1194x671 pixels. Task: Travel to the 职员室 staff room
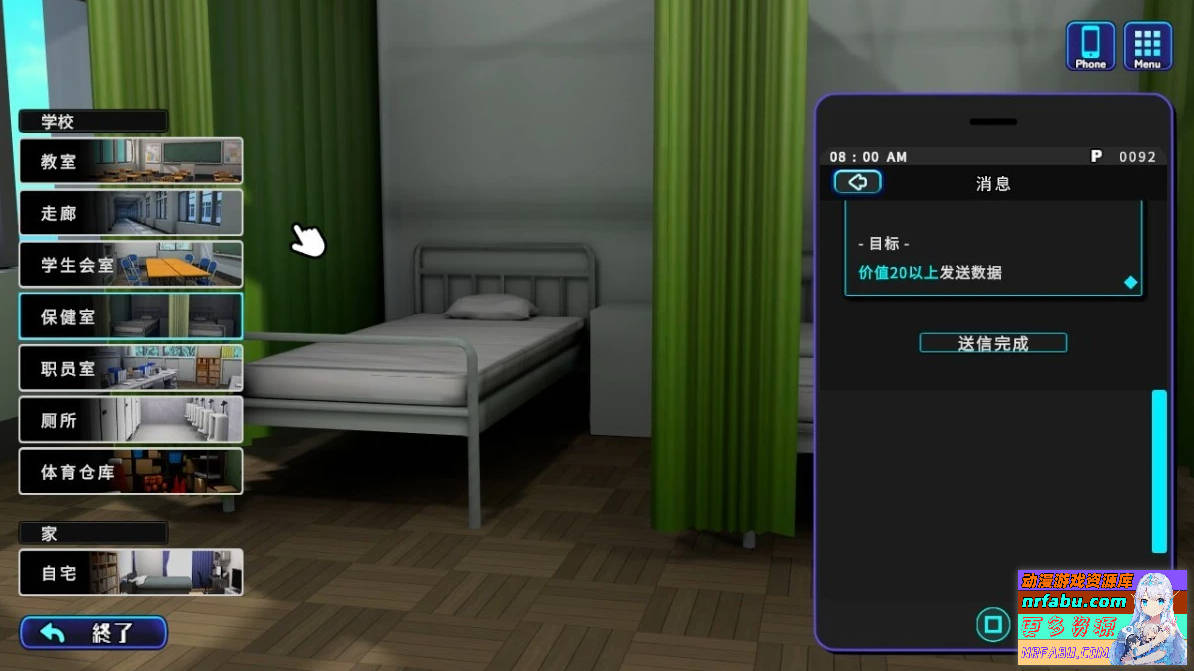click(x=131, y=368)
